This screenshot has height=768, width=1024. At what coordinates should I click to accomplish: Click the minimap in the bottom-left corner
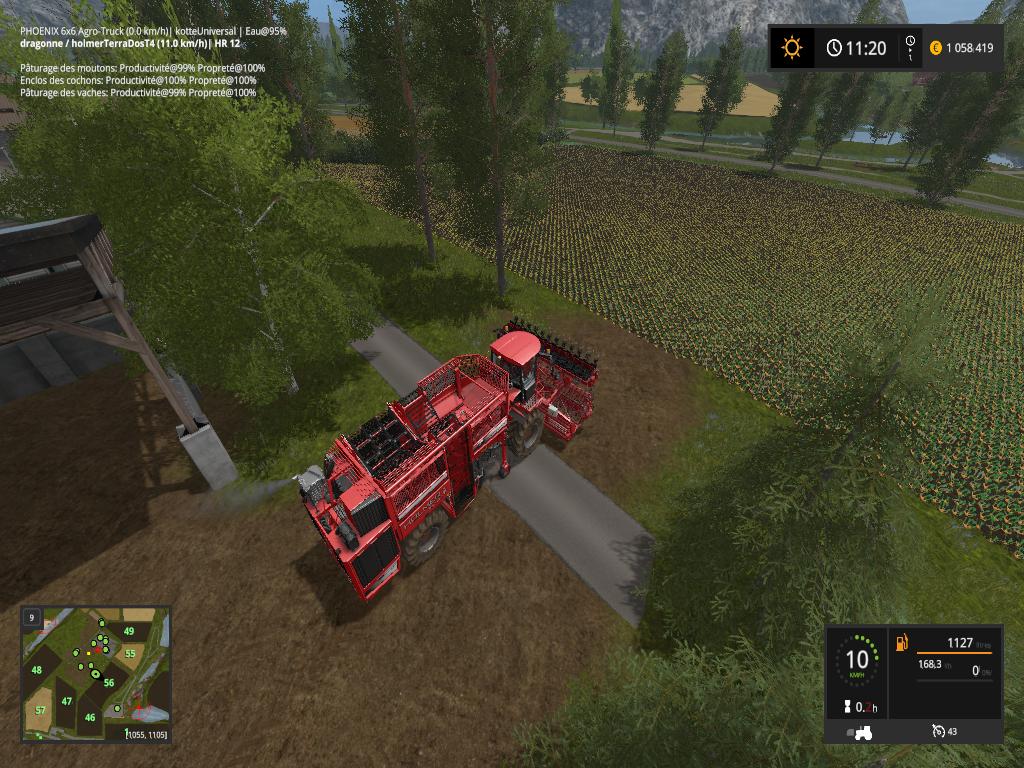(x=96, y=674)
